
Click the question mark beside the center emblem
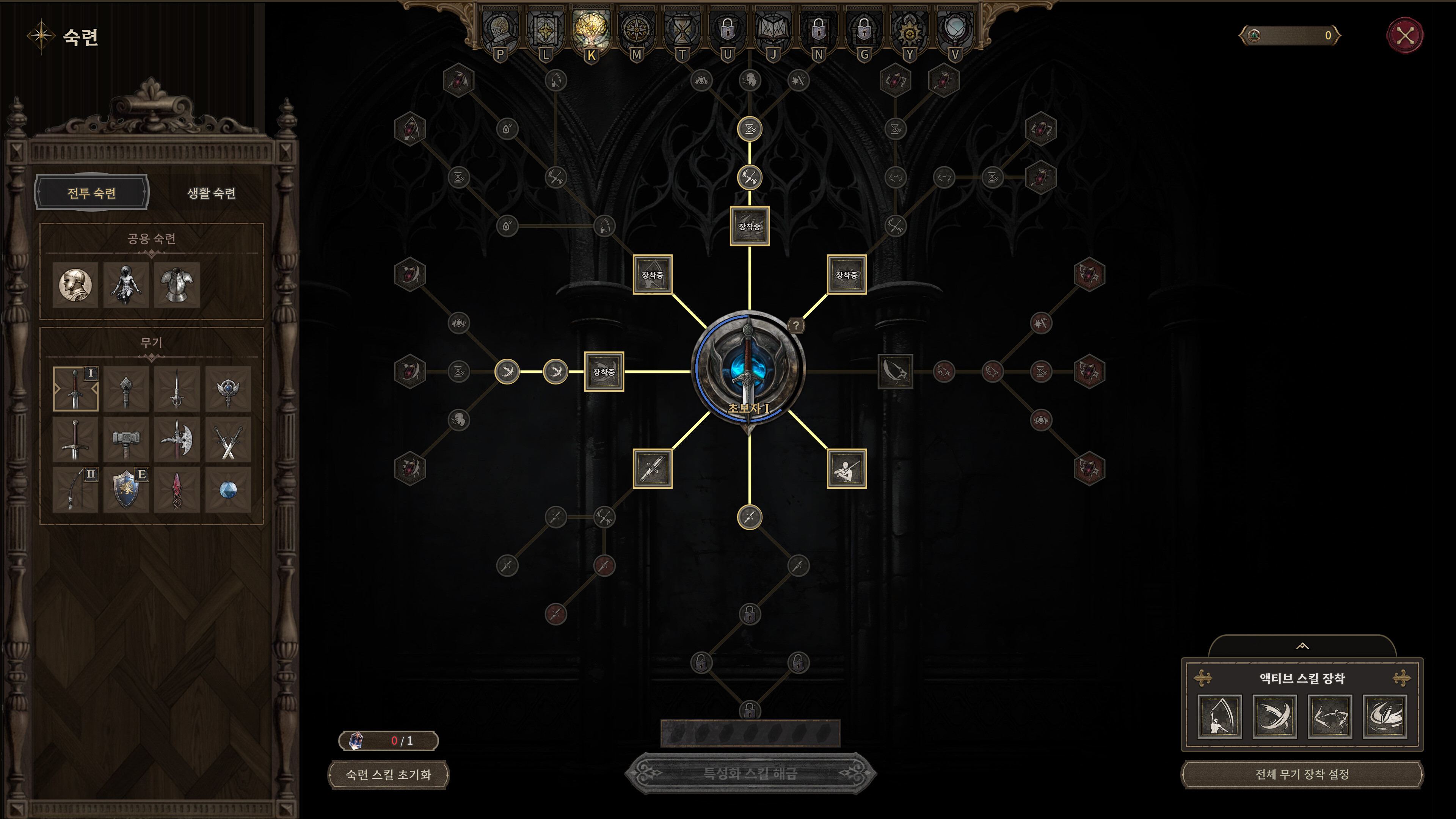796,326
